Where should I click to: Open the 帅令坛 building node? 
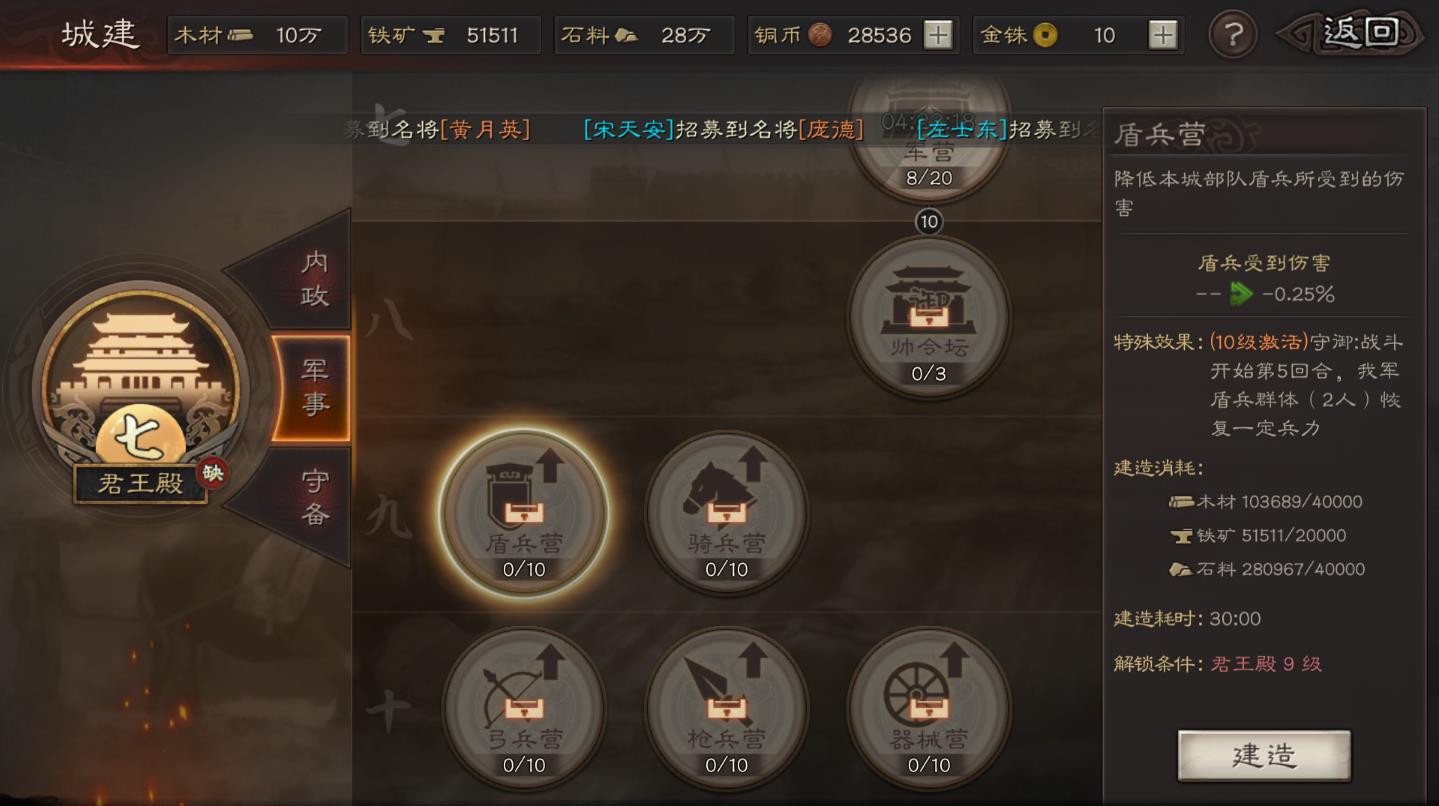(928, 317)
